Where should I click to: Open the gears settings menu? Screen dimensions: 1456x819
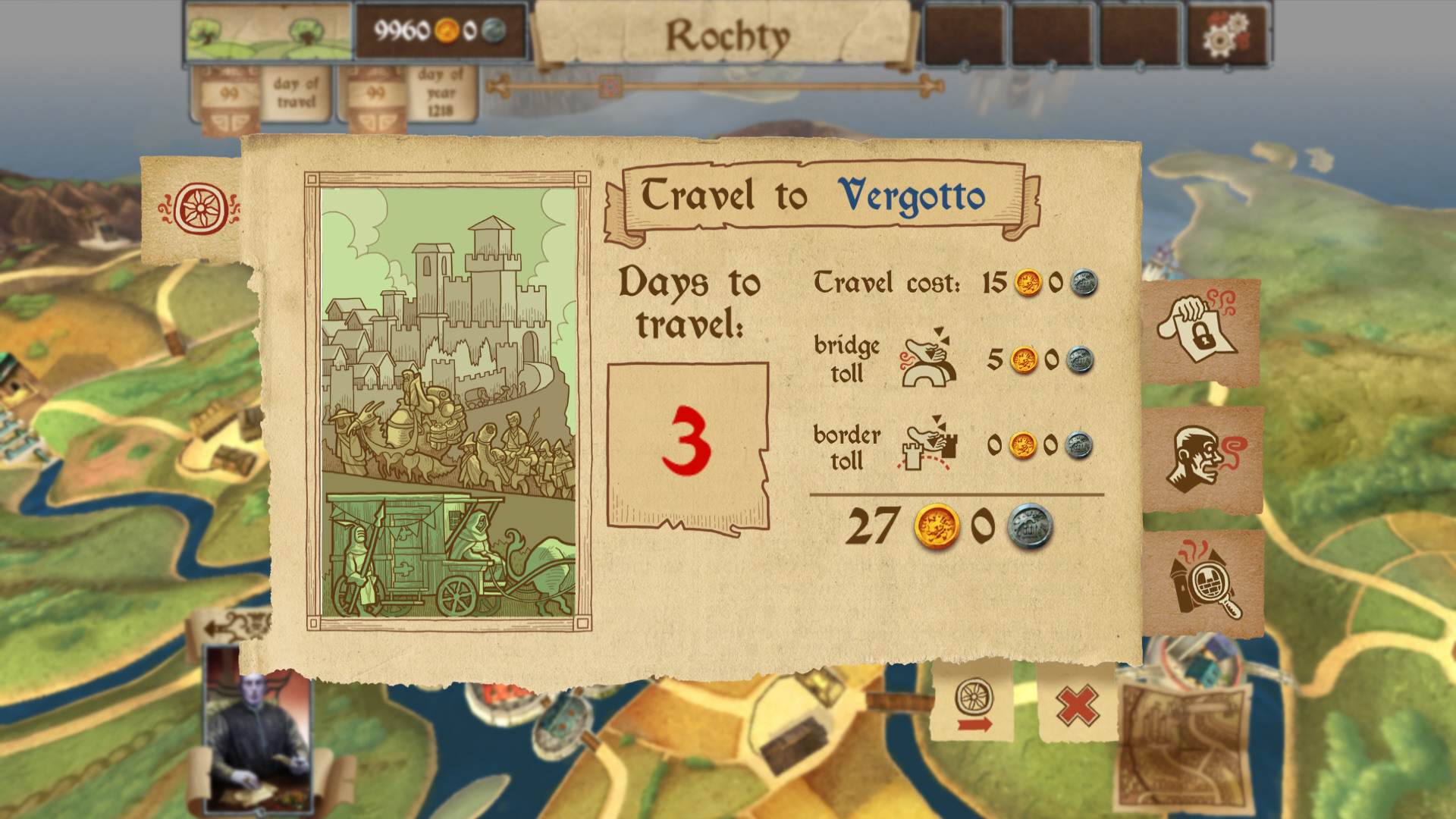click(1227, 35)
